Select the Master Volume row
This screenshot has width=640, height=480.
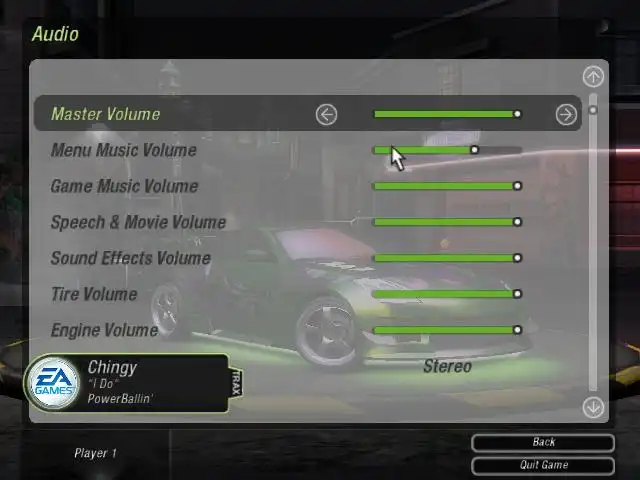(x=105, y=114)
